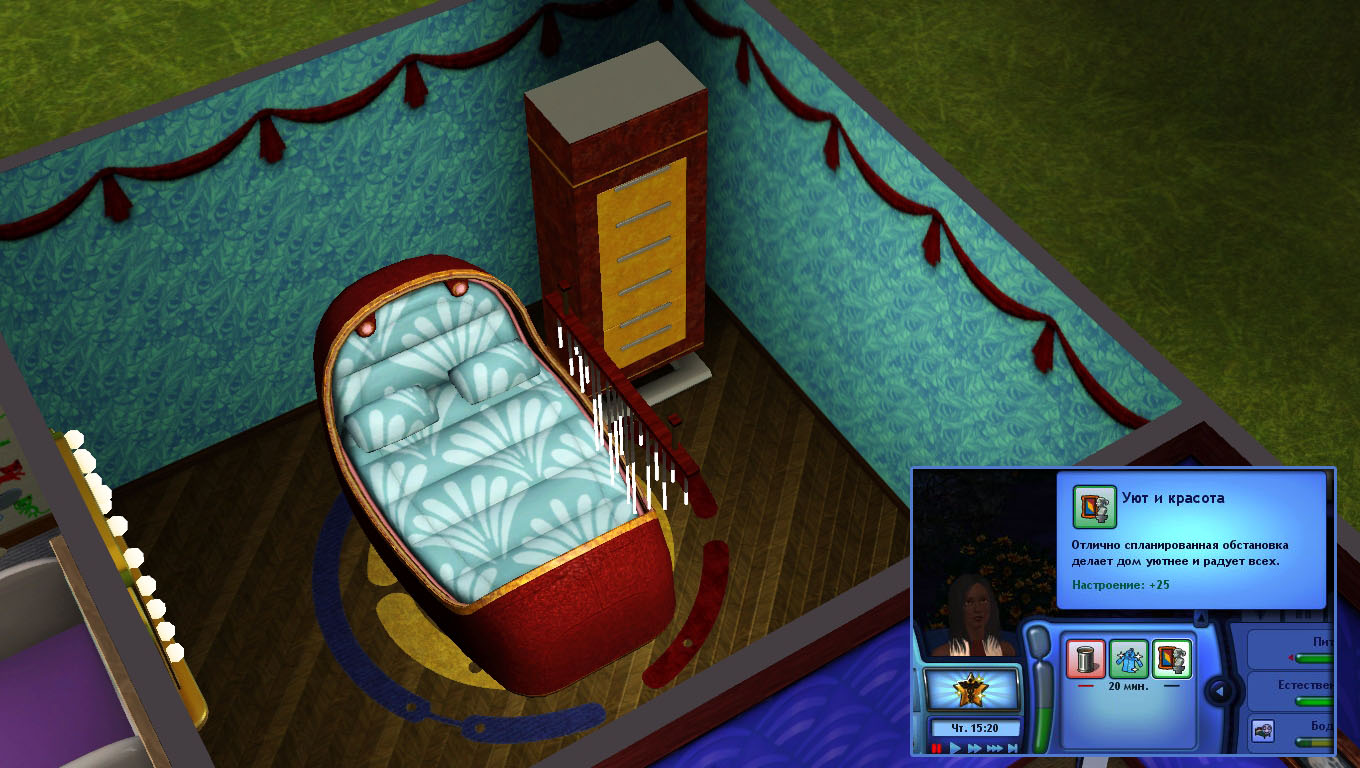1360x768 pixels.
Task: Collapse the needs panel with the arrow button
Action: [1219, 690]
